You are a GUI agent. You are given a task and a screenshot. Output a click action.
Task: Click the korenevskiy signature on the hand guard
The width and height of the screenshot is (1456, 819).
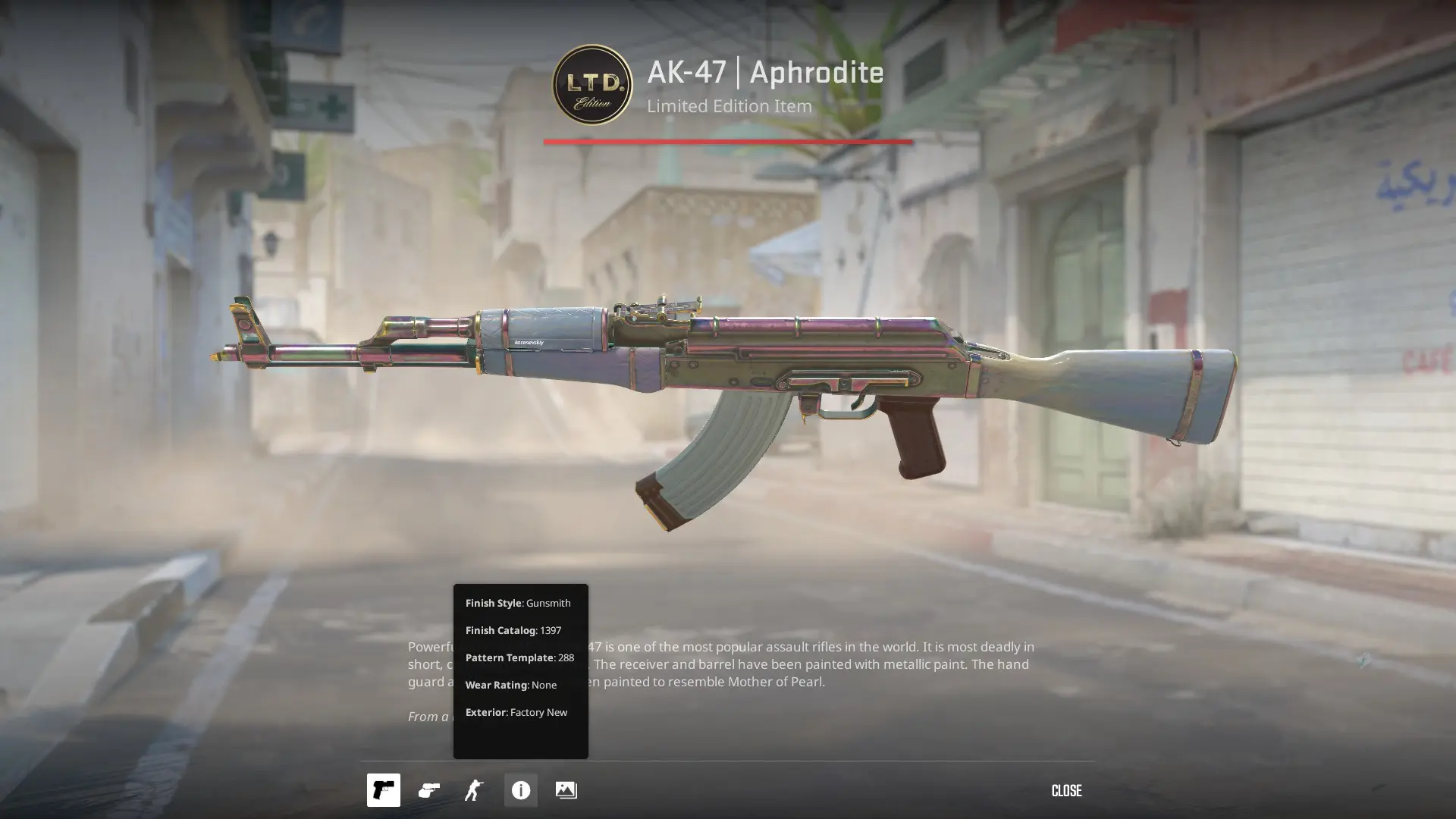point(531,341)
